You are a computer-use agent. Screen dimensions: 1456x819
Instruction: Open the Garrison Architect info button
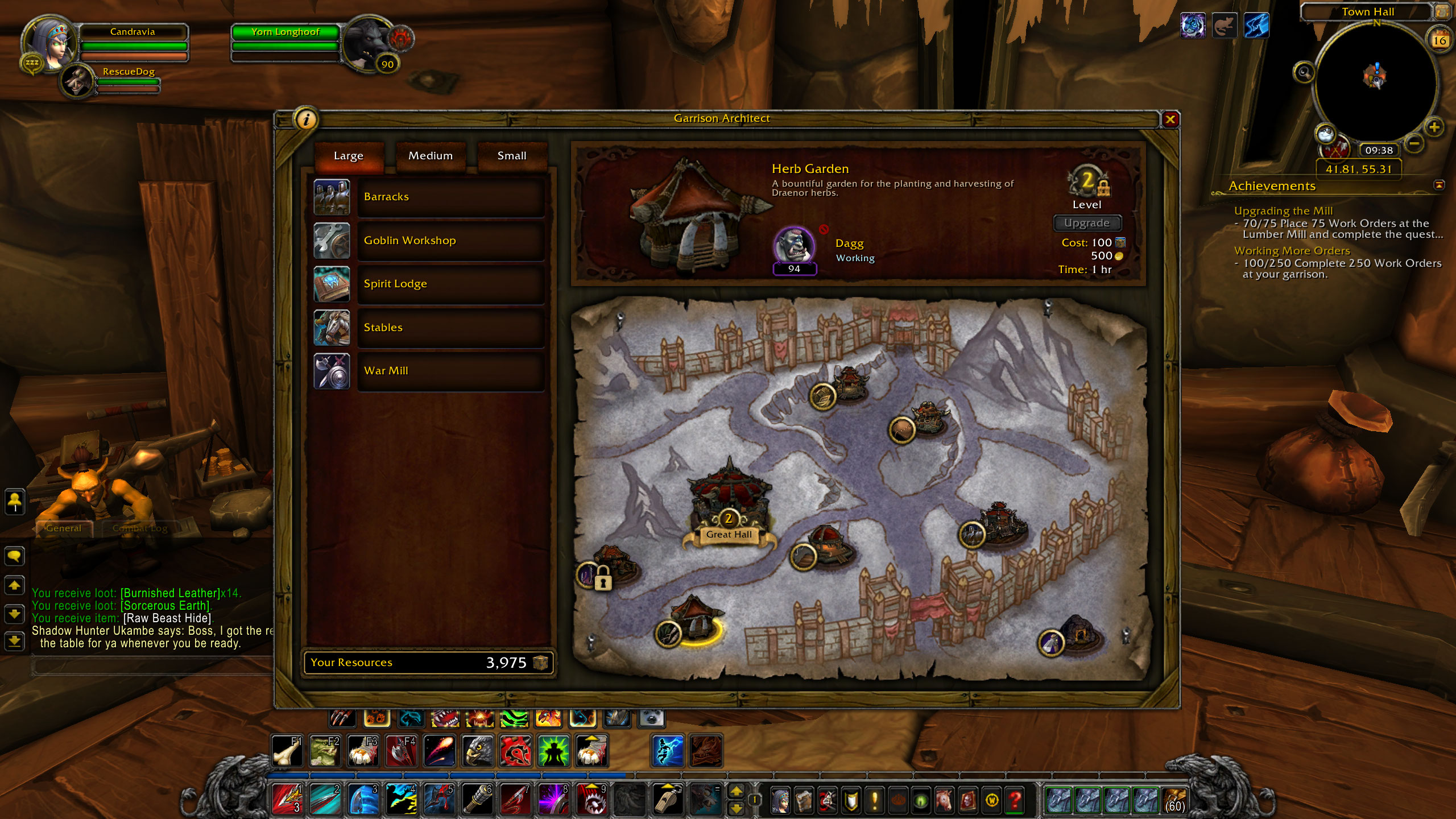click(x=307, y=119)
